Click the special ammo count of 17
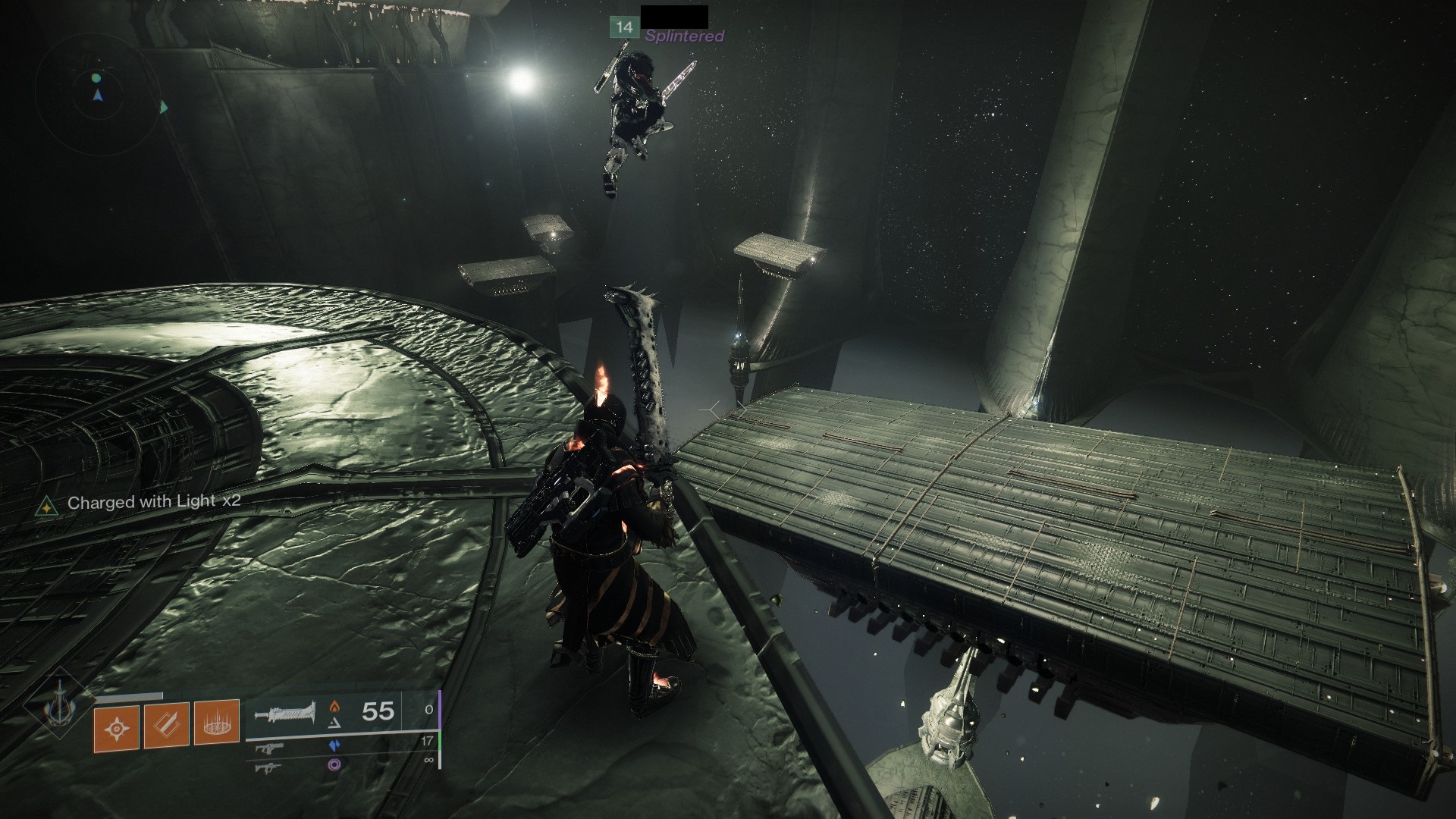The width and height of the screenshot is (1456, 819). click(x=426, y=741)
